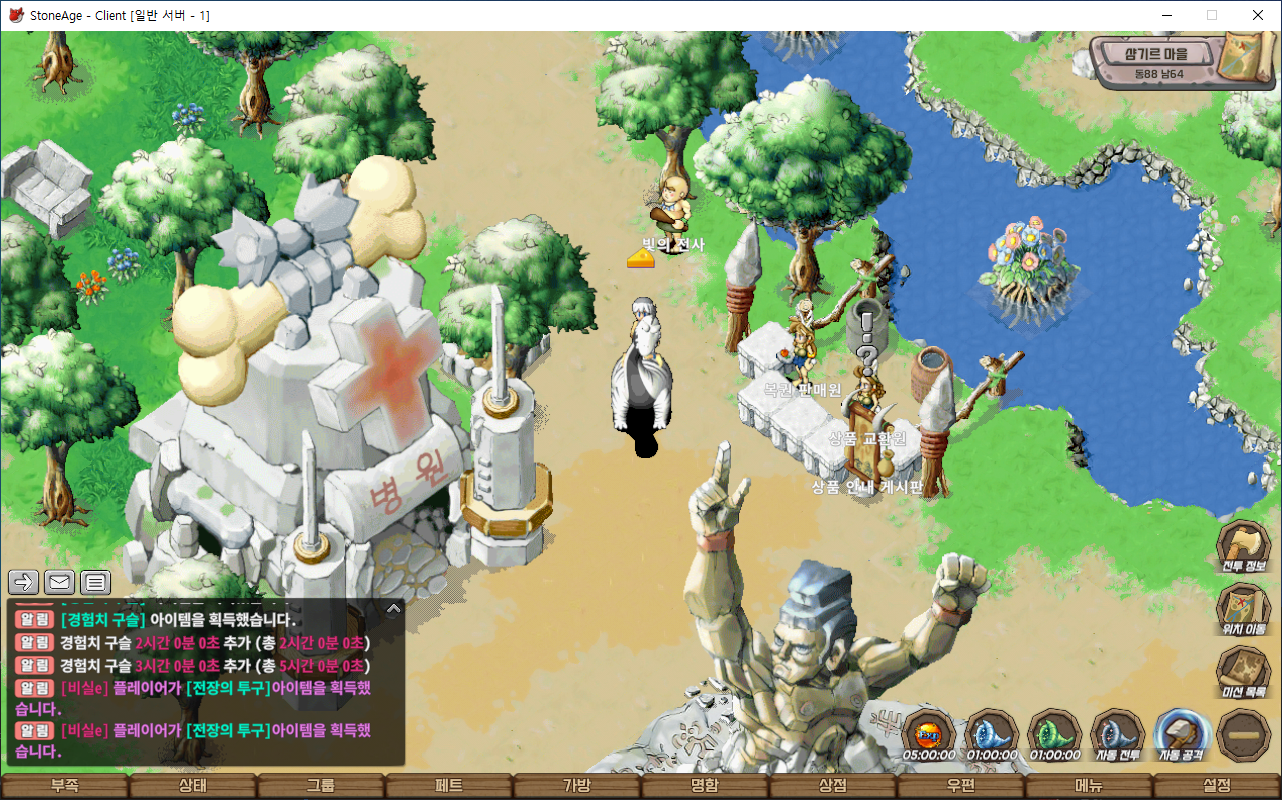1282x800 pixels.
Task: Click the 위치 이동 location move icon
Action: point(1243,608)
